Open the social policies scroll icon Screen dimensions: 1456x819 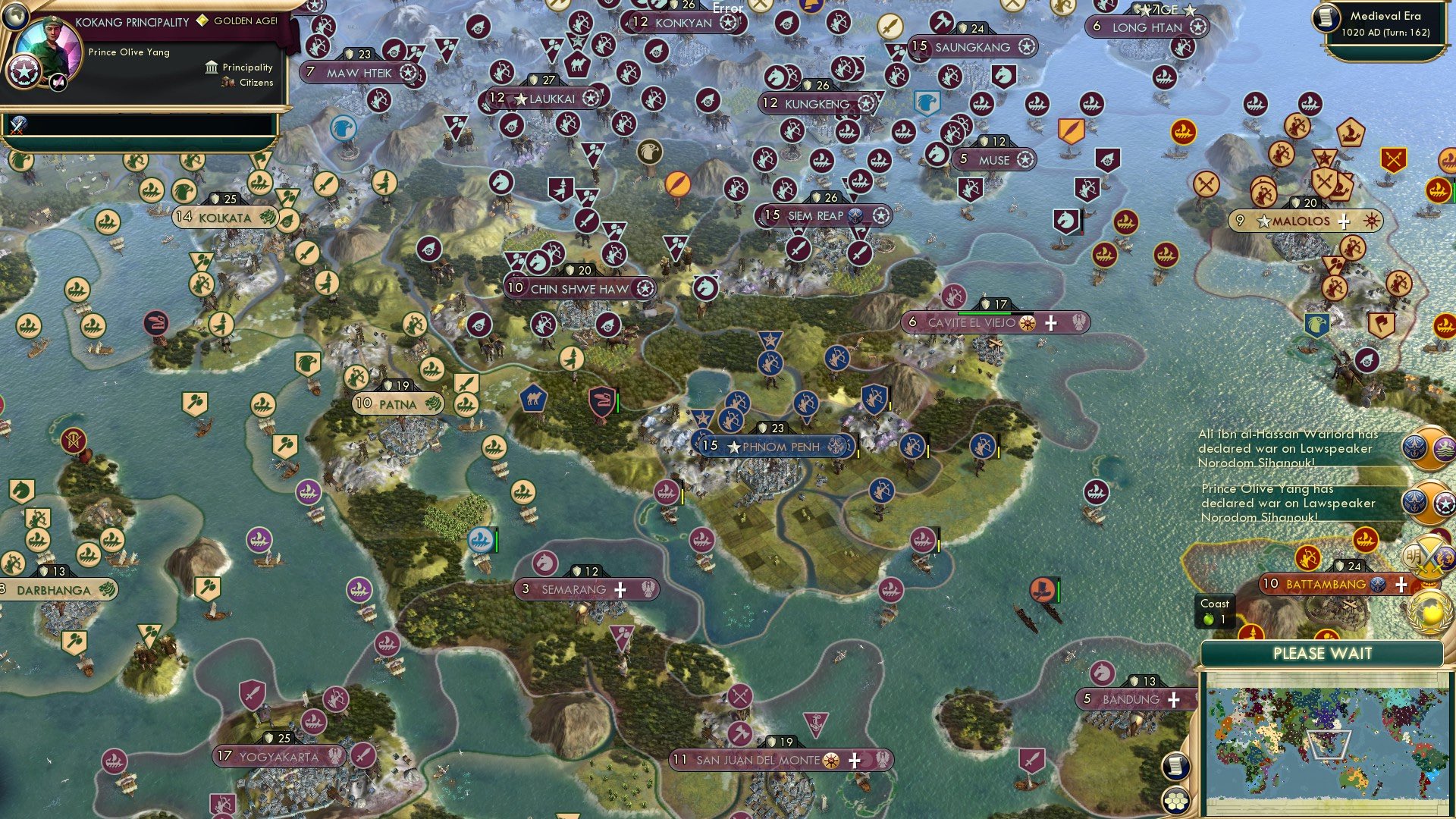1176,766
